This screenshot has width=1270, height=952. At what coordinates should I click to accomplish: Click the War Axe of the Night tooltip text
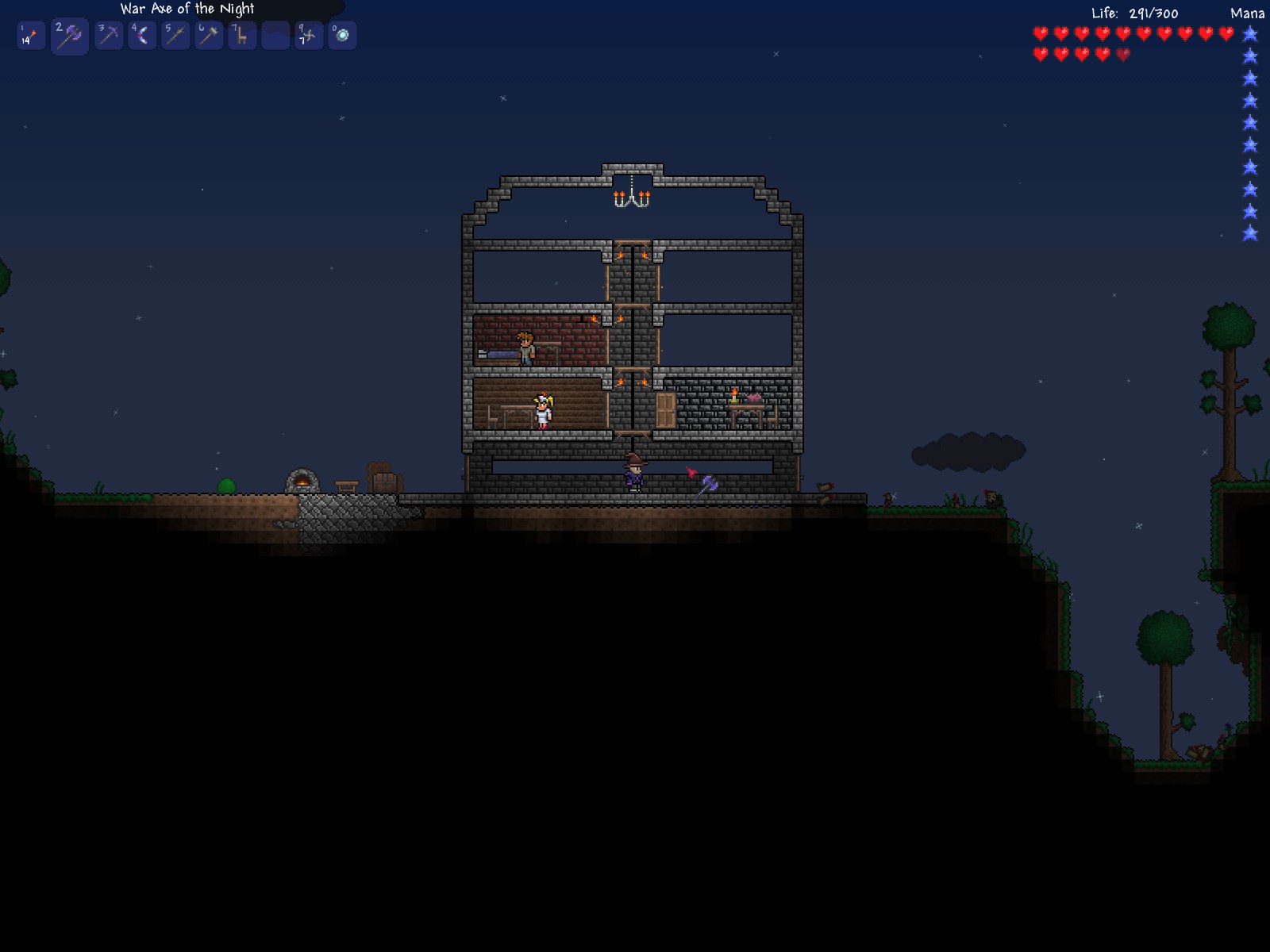click(187, 9)
